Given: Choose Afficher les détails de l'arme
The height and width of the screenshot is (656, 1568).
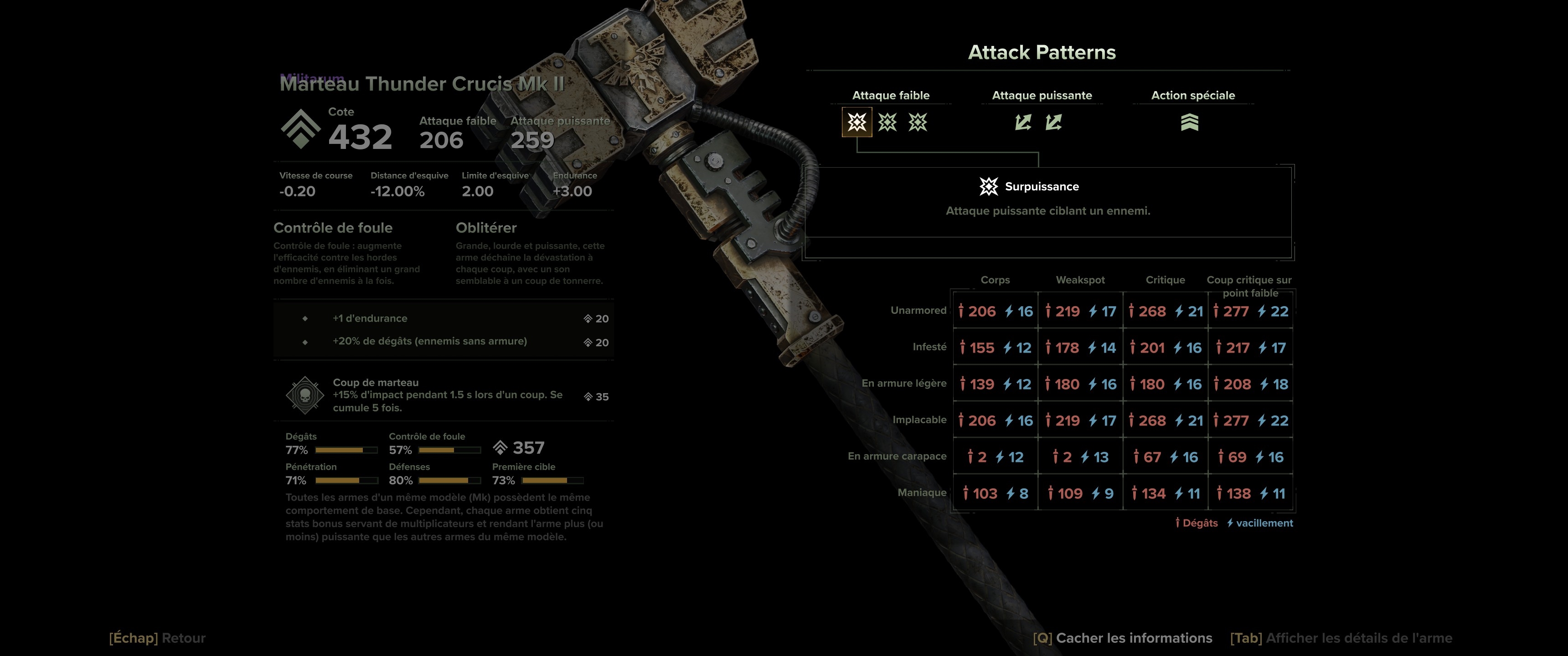Looking at the screenshot, I should (1341, 638).
